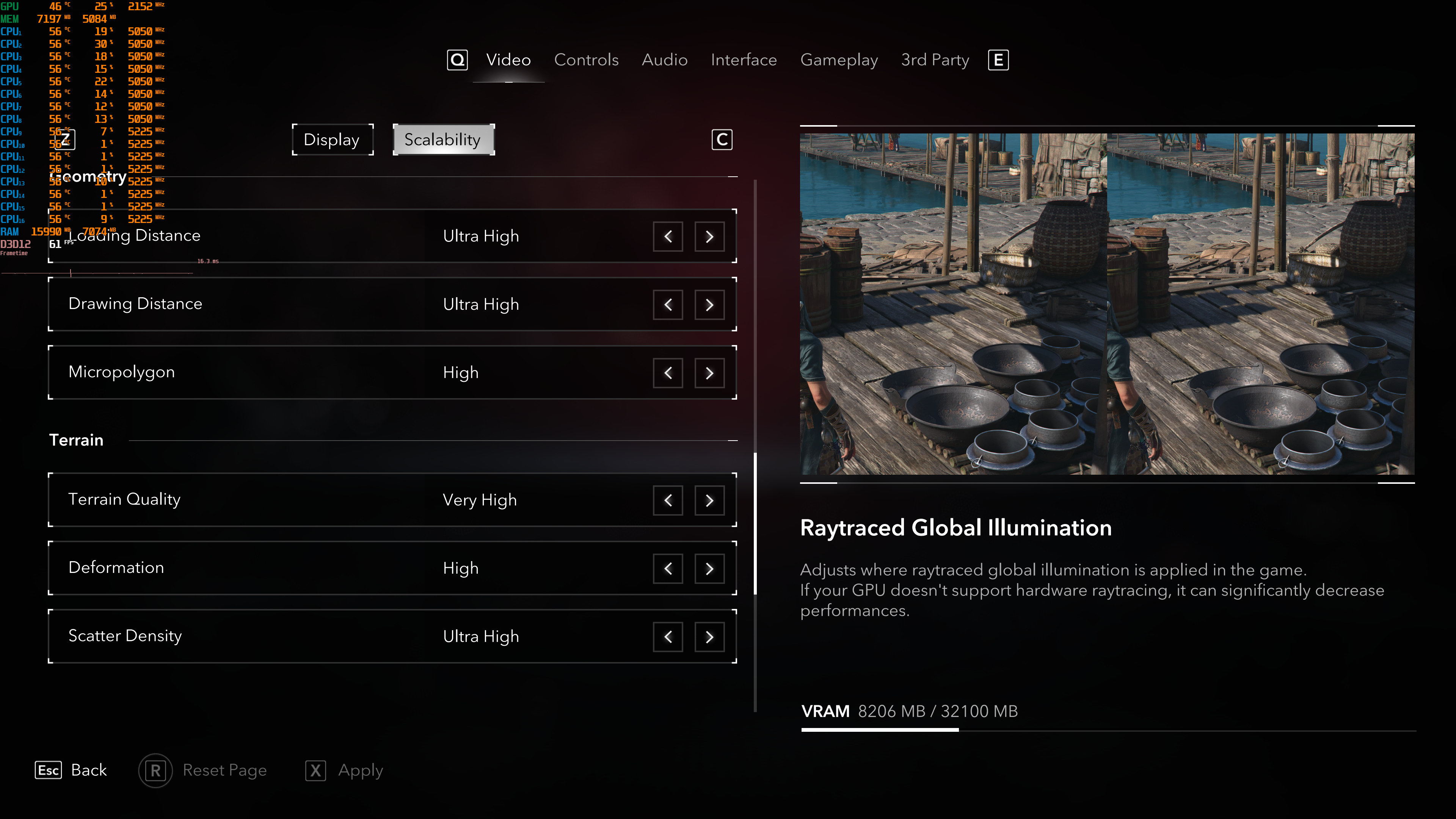Collapse the Terrain section header

(x=733, y=440)
